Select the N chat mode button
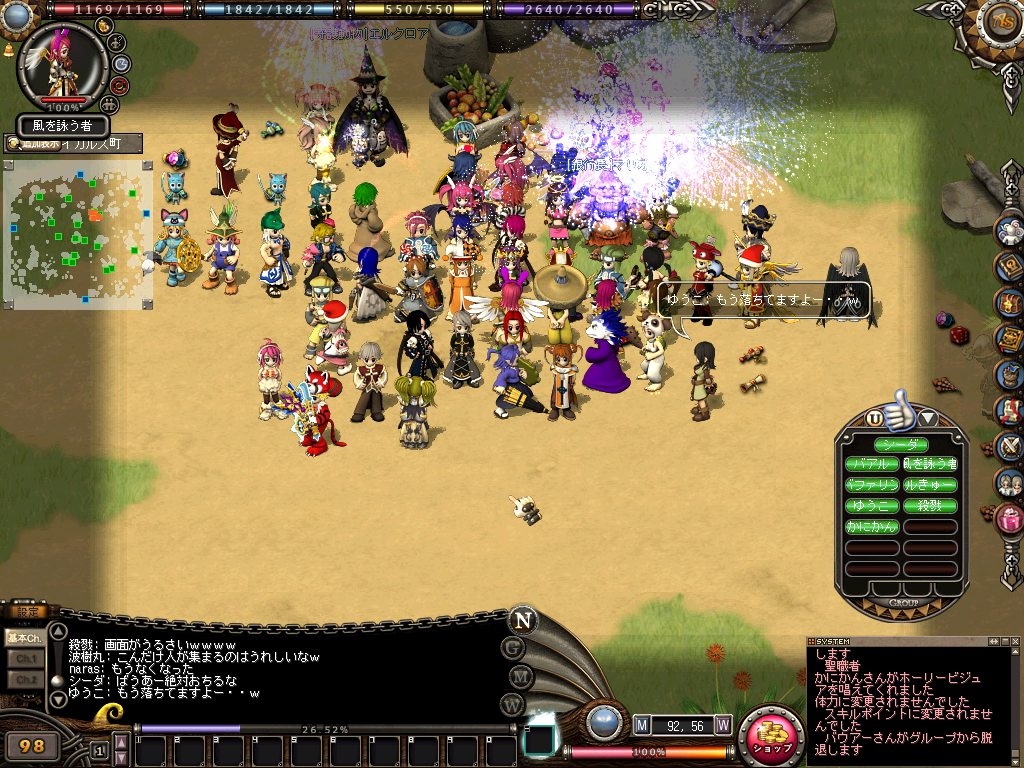1024x768 pixels. pyautogui.click(x=521, y=618)
